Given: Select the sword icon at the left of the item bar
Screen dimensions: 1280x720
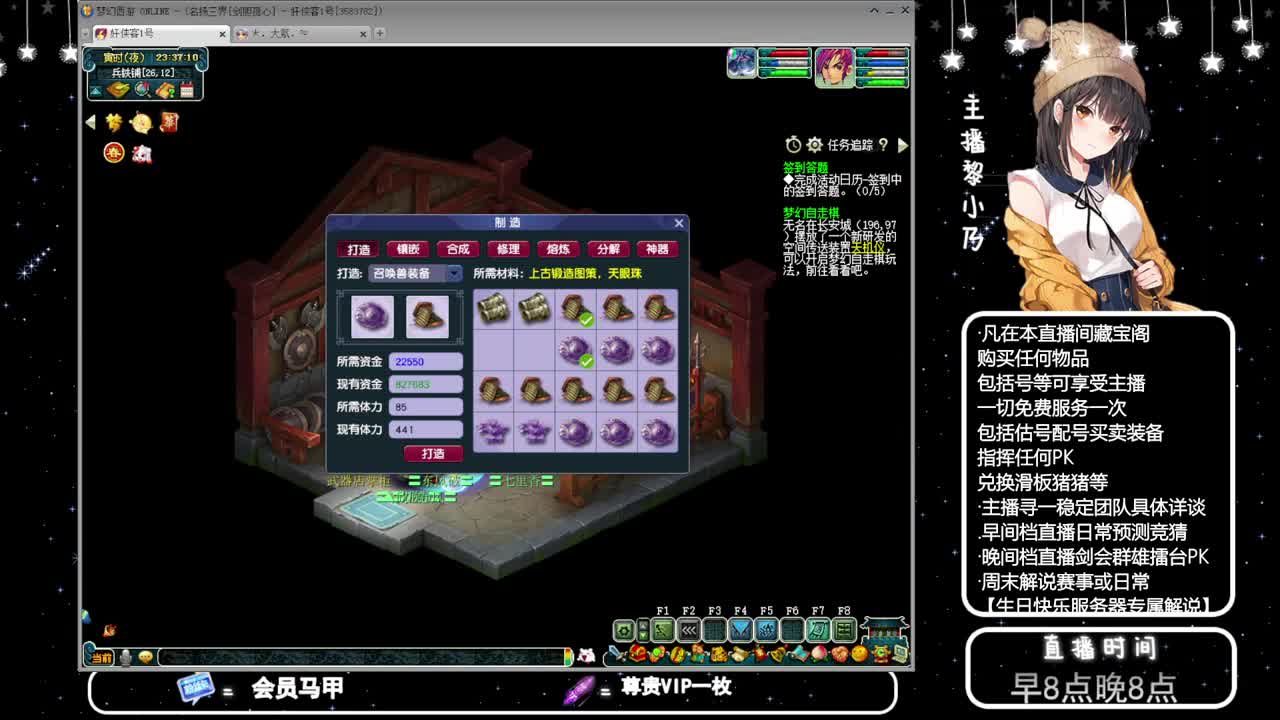Looking at the screenshot, I should [616, 654].
